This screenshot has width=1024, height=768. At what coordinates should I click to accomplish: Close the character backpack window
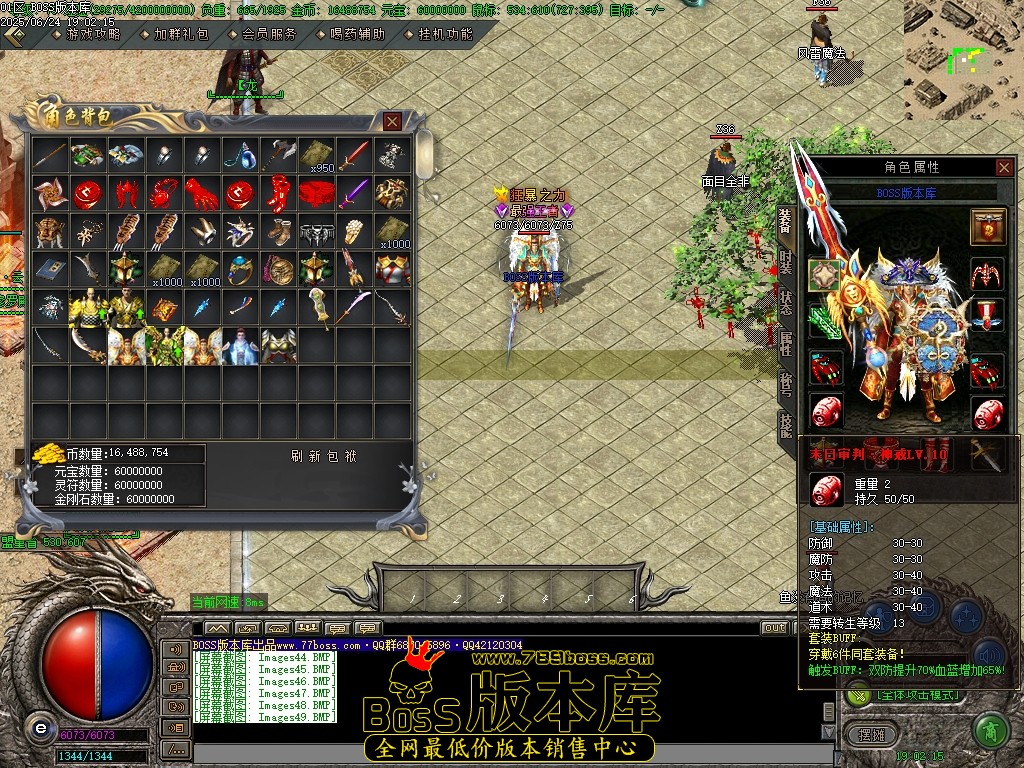tap(393, 122)
